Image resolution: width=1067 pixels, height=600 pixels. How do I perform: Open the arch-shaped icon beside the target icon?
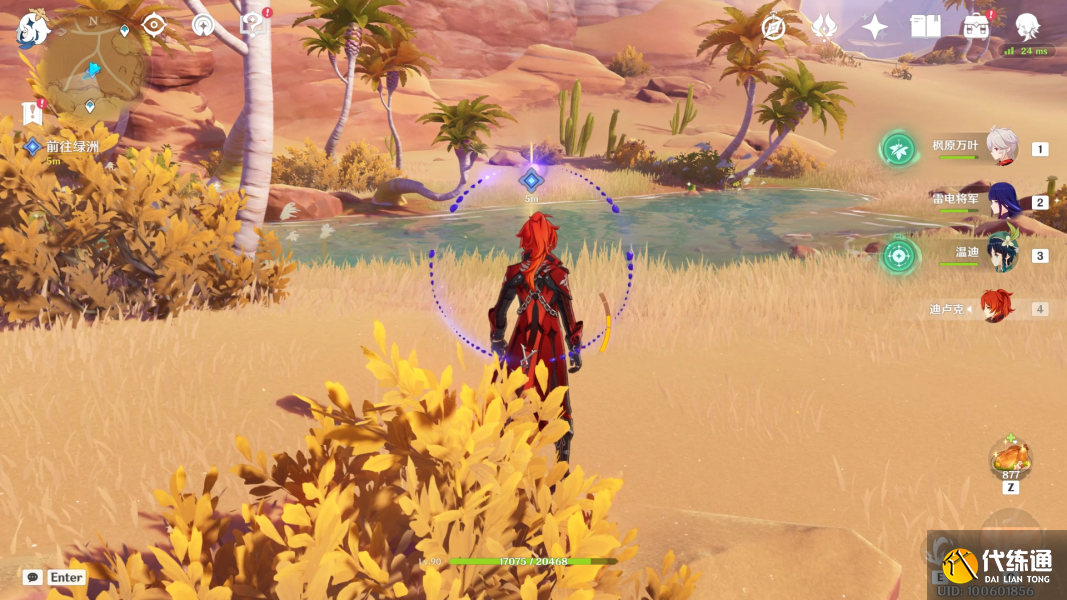pos(203,26)
